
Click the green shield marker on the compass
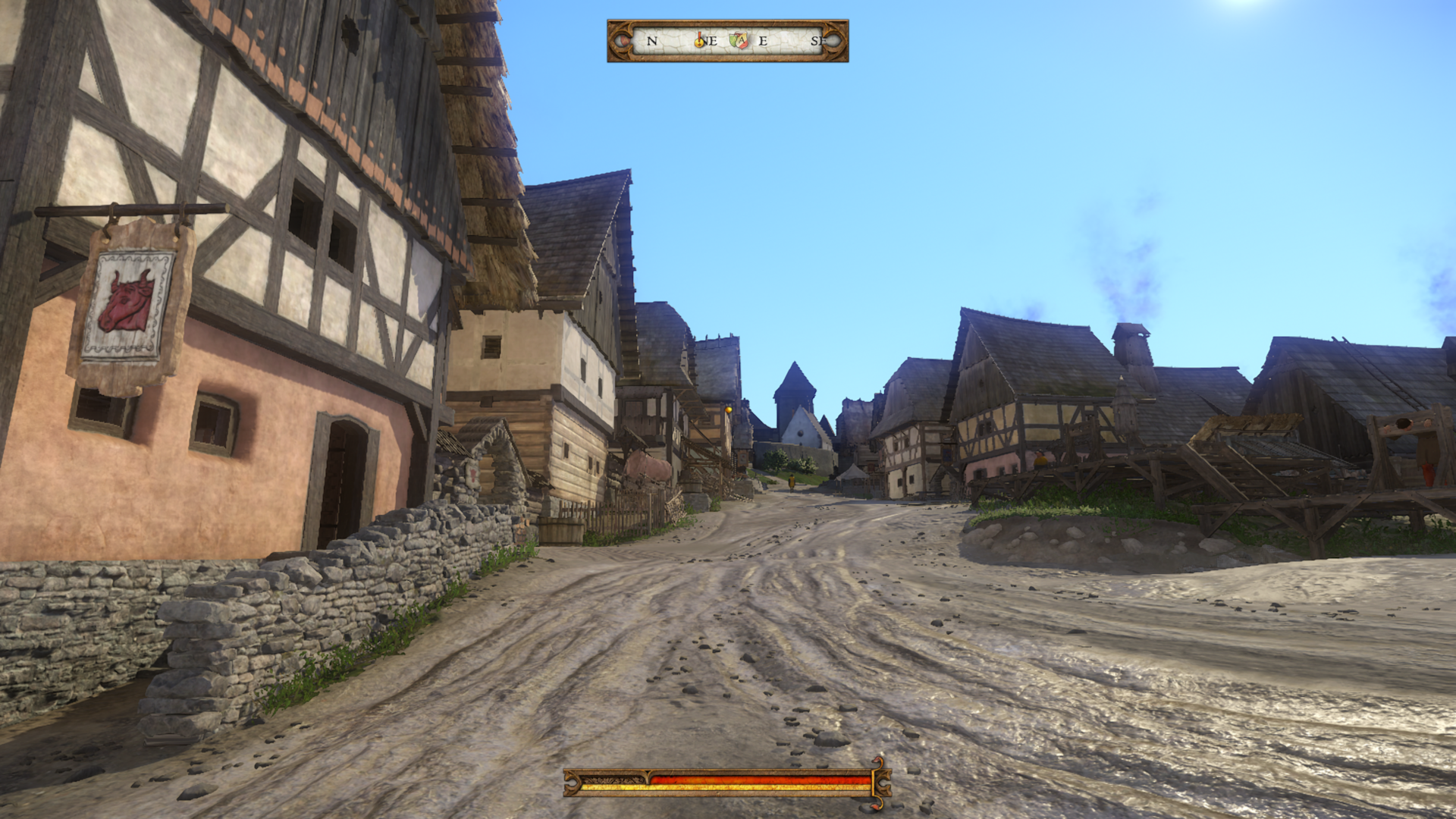[734, 39]
